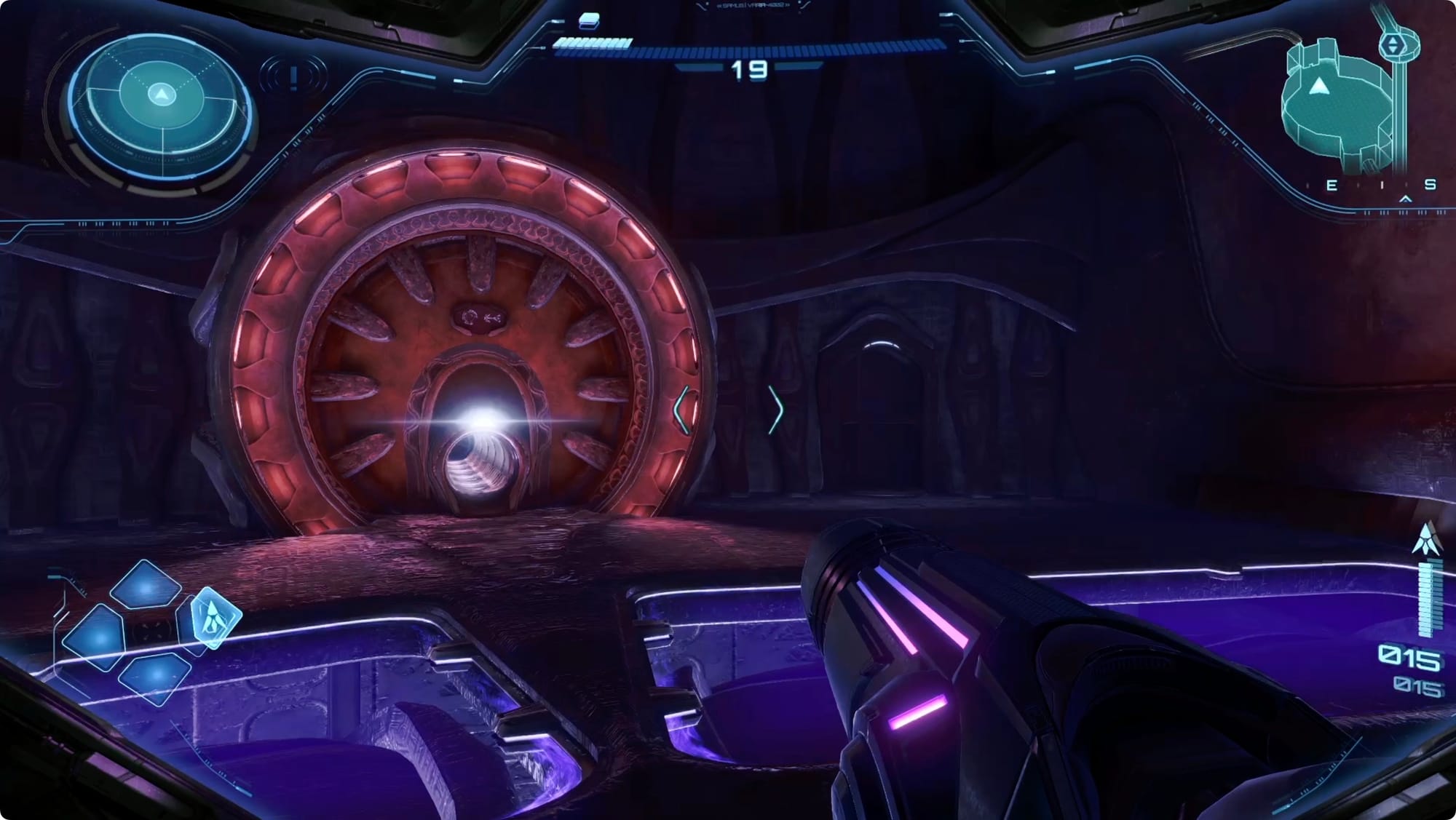1456x820 pixels.
Task: Click the exclamation hazard warning indicator
Action: [293, 77]
